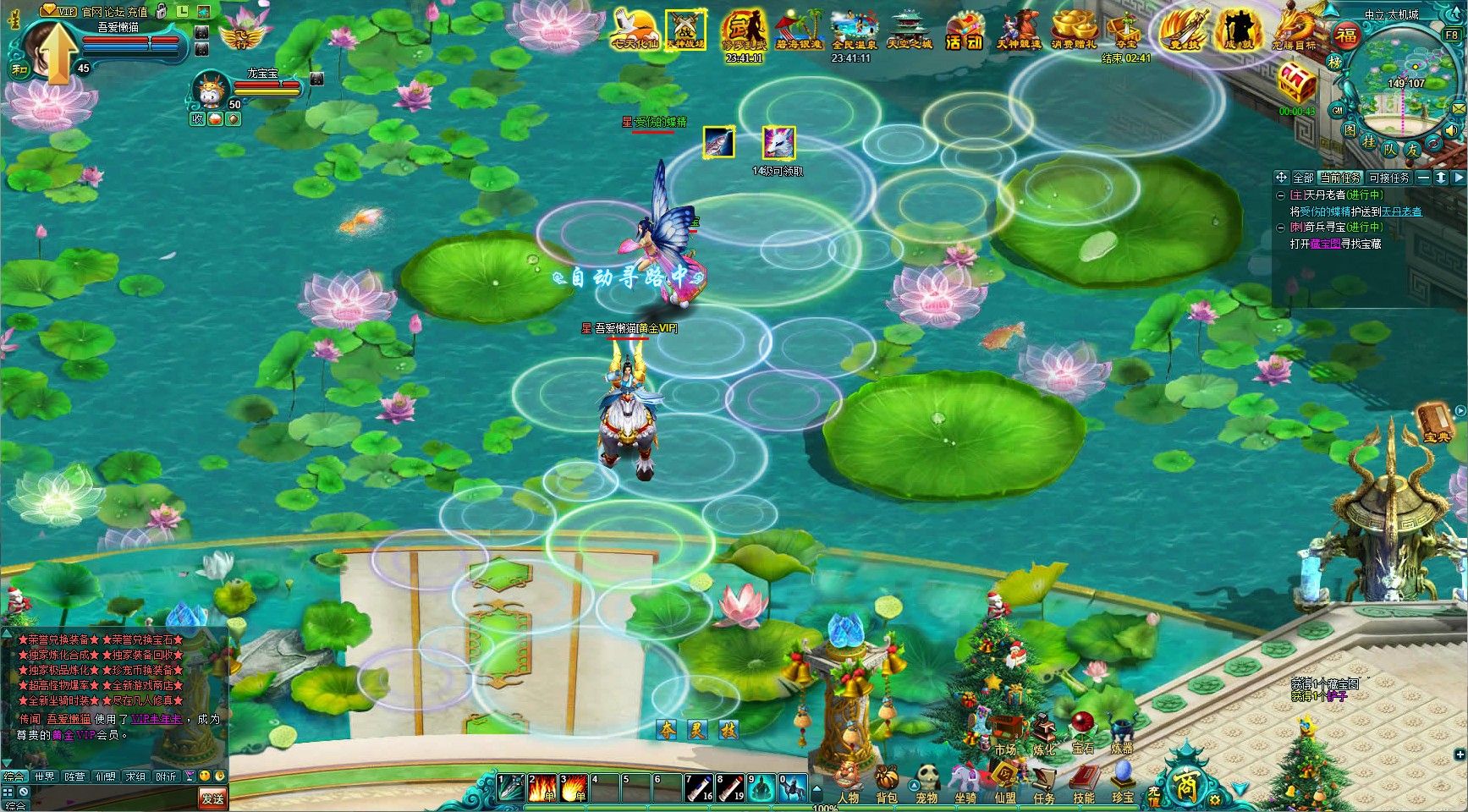This screenshot has width=1468, height=812.
Task: Open the 人物 character panel
Action: tap(848, 784)
